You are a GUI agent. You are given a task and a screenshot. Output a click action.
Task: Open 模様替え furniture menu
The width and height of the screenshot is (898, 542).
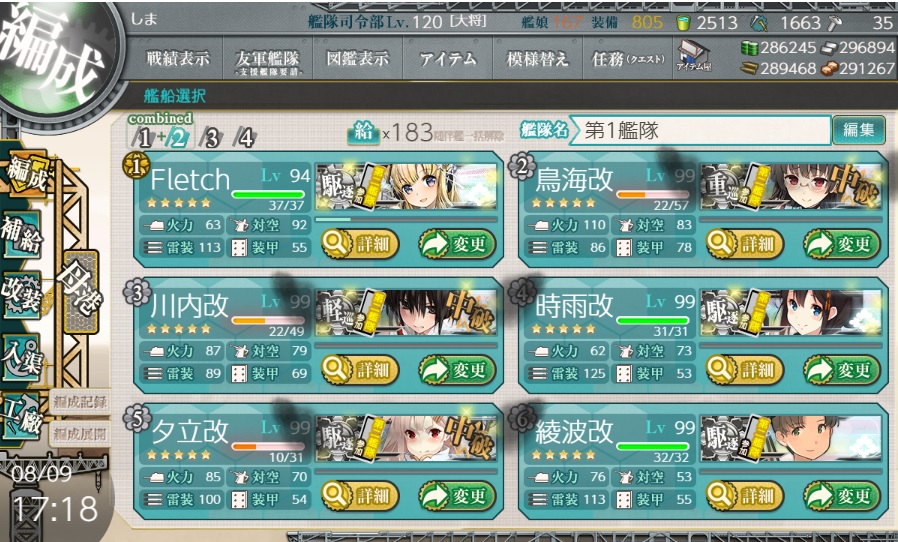click(538, 59)
